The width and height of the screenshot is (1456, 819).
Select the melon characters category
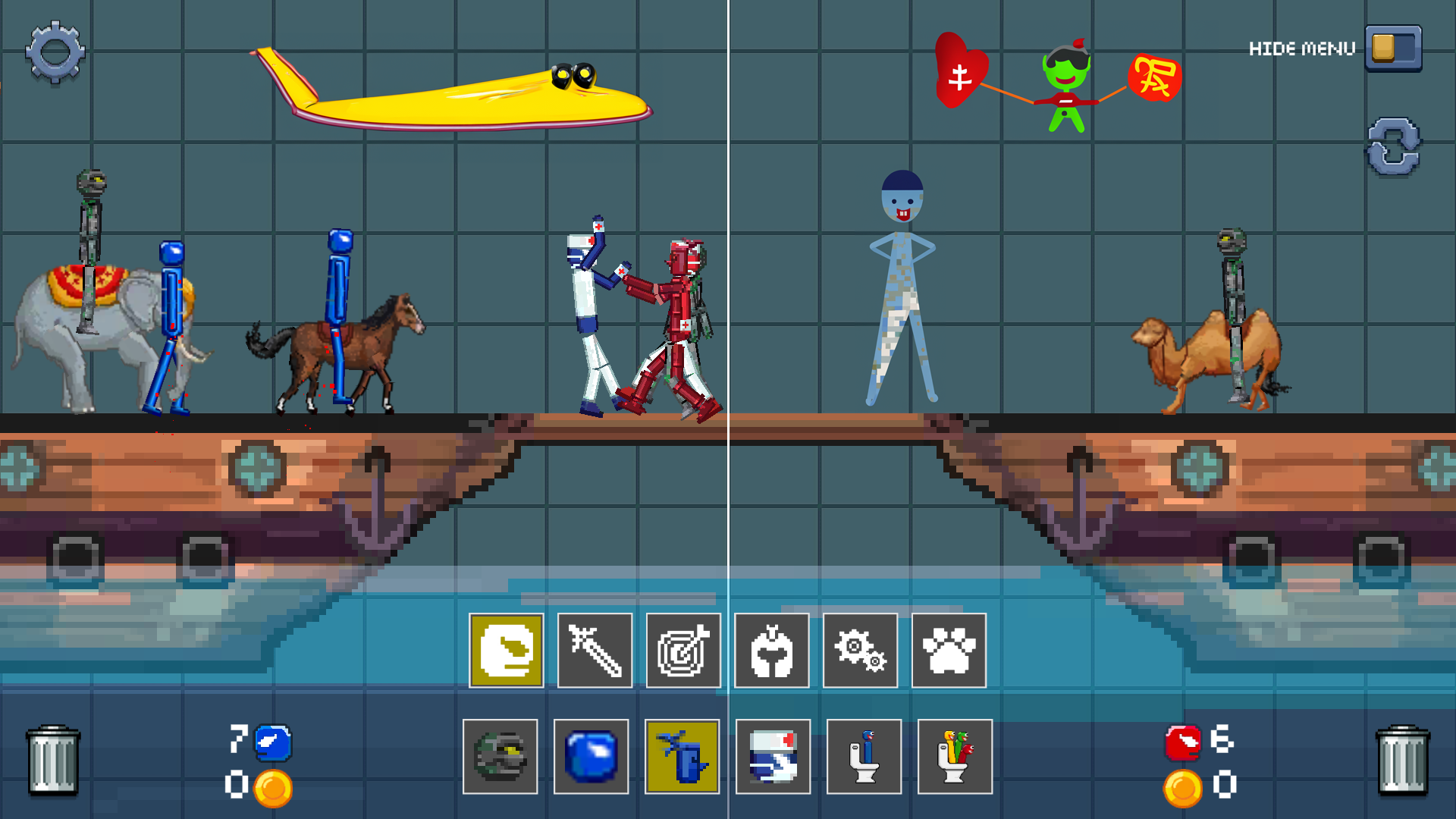(506, 651)
